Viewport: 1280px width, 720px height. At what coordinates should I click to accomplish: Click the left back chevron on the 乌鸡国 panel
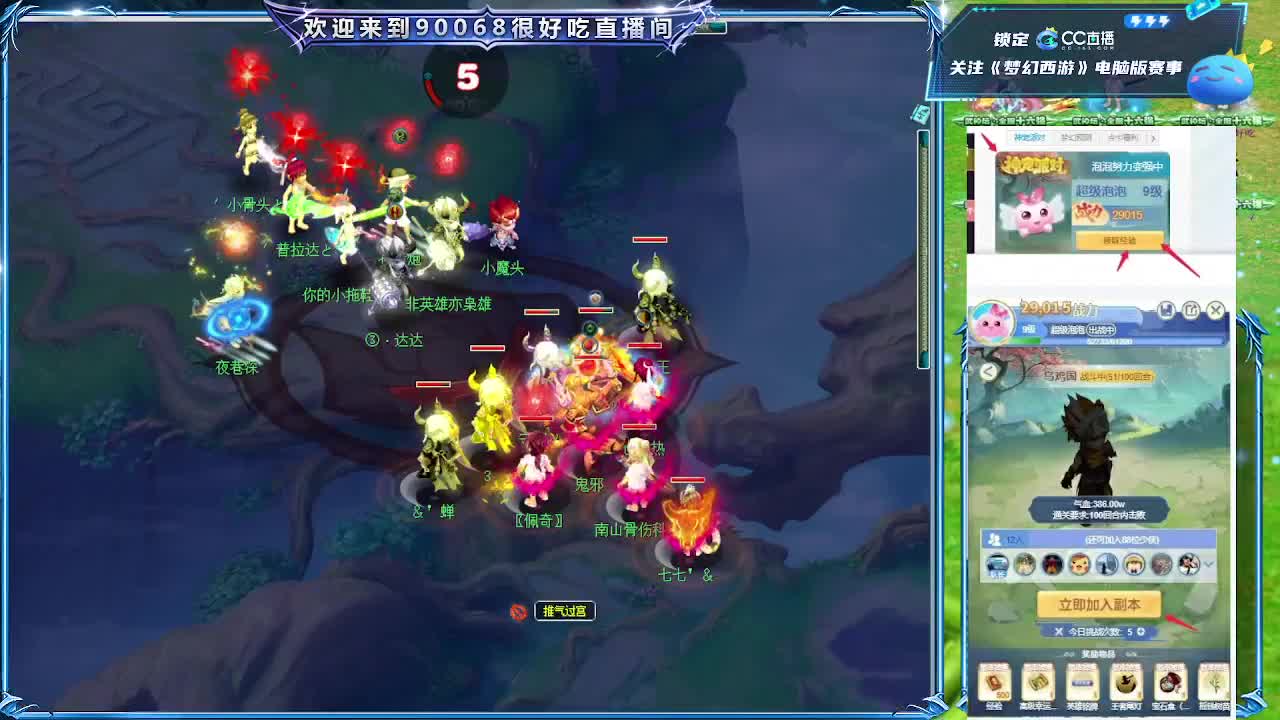[x=988, y=371]
